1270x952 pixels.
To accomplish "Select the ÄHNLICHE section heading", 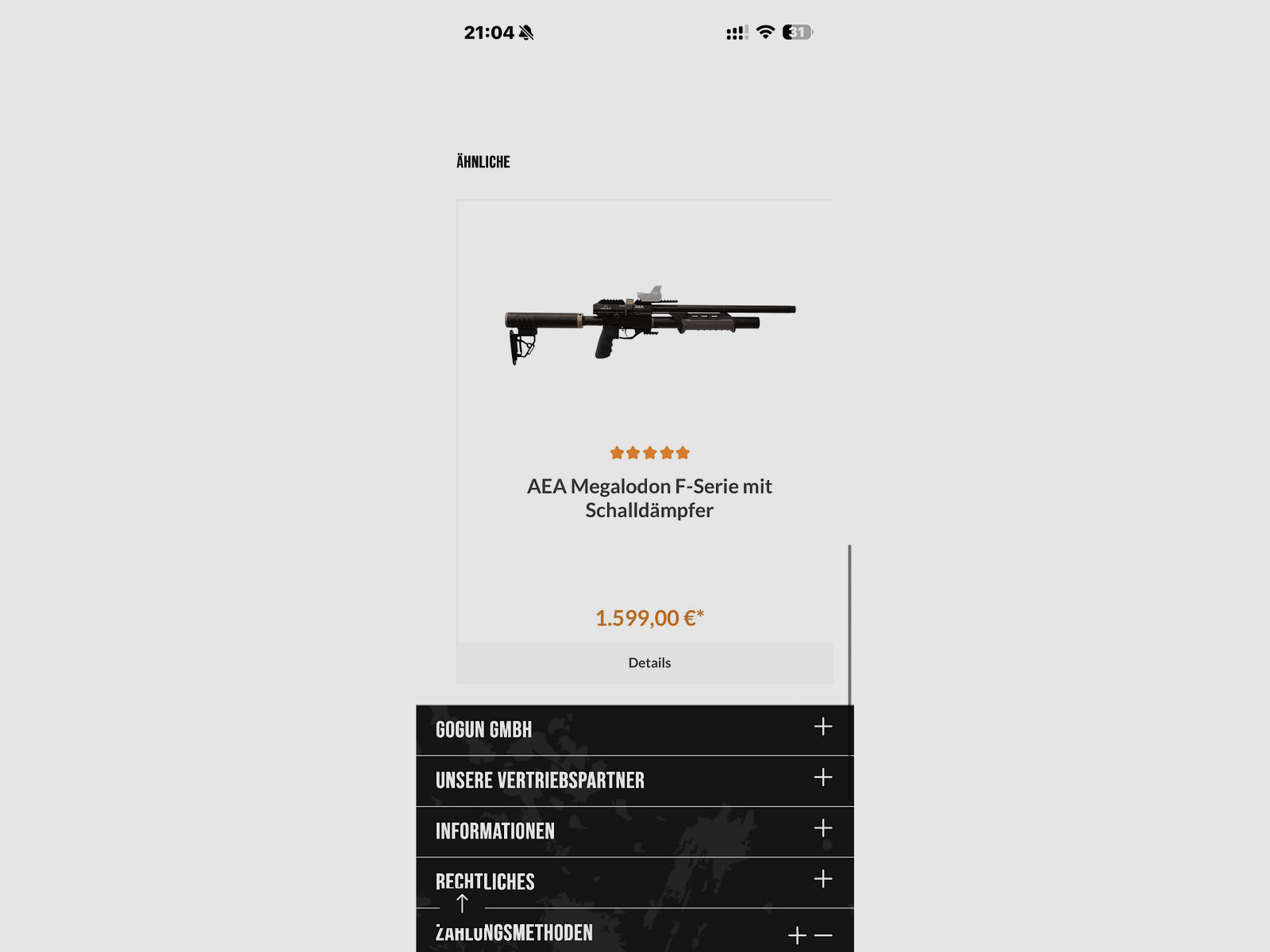I will [x=482, y=162].
